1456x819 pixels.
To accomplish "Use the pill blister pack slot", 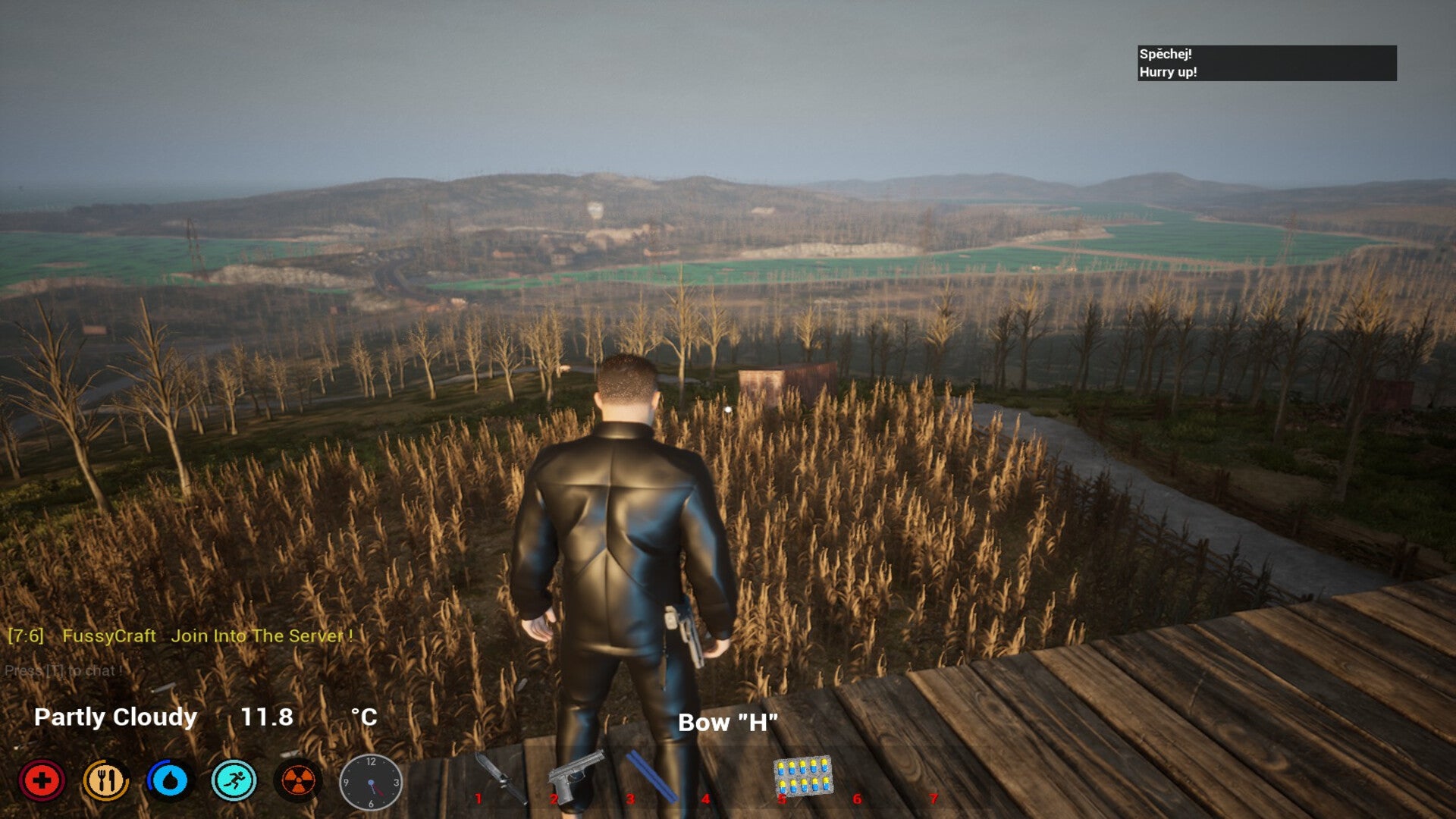I will [x=802, y=776].
